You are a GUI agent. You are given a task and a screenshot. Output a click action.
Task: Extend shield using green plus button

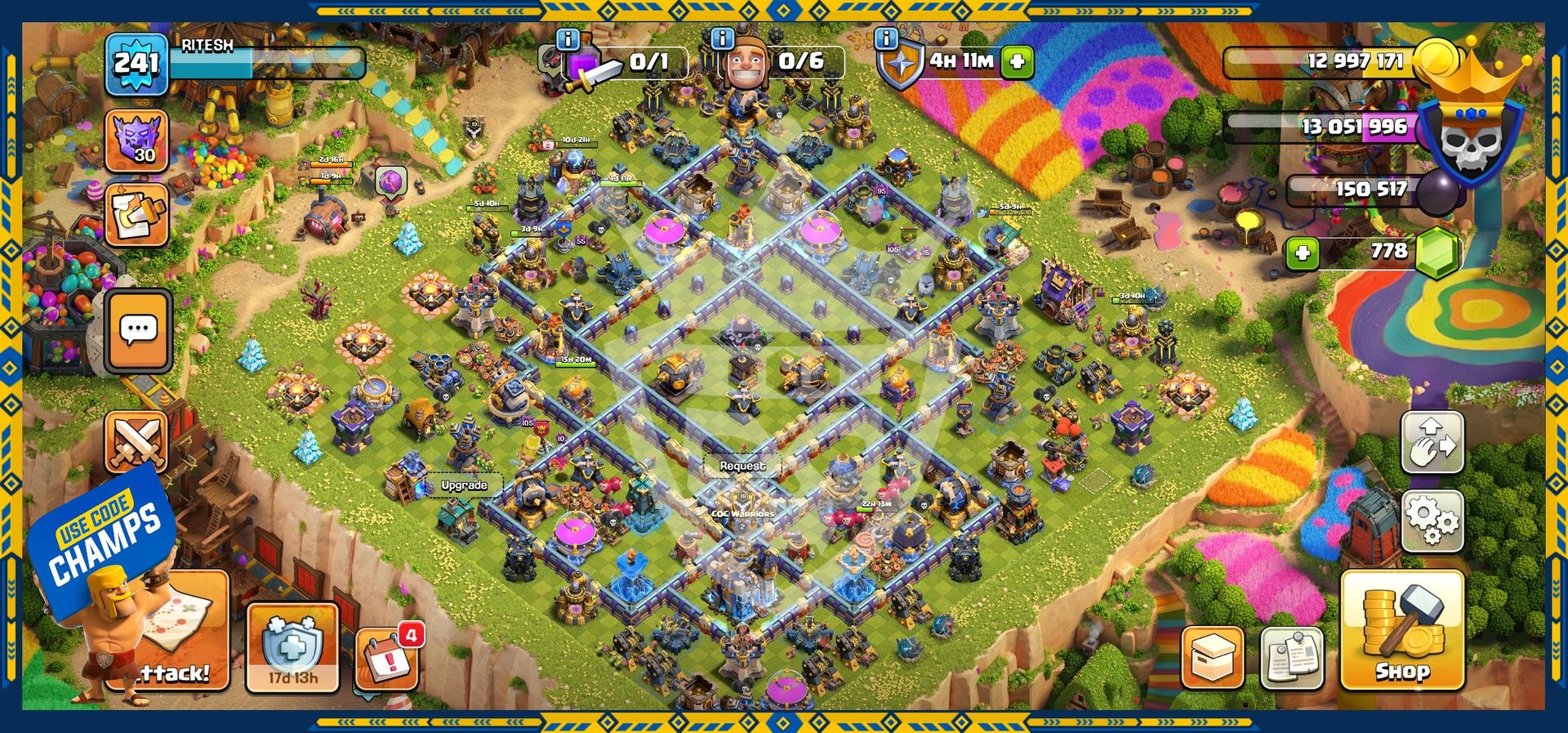pyautogui.click(x=1018, y=61)
